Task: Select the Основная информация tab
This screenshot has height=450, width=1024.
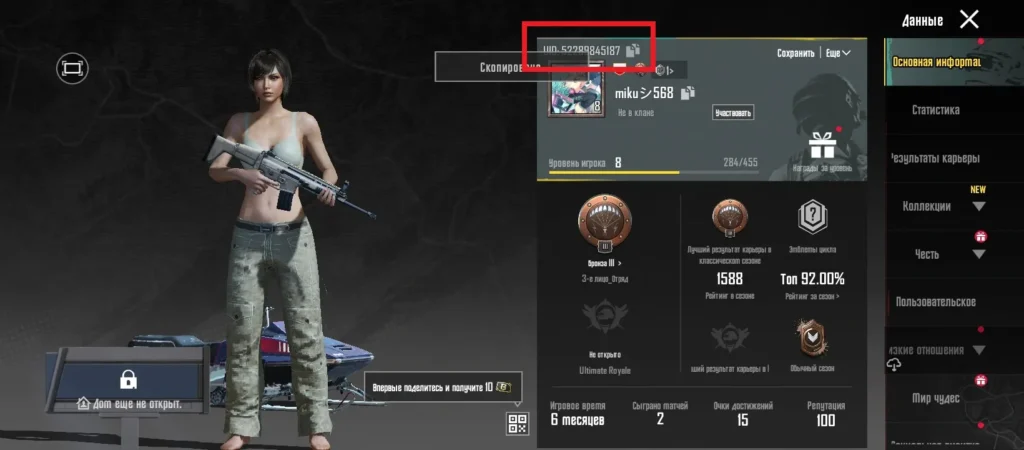Action: [x=935, y=62]
